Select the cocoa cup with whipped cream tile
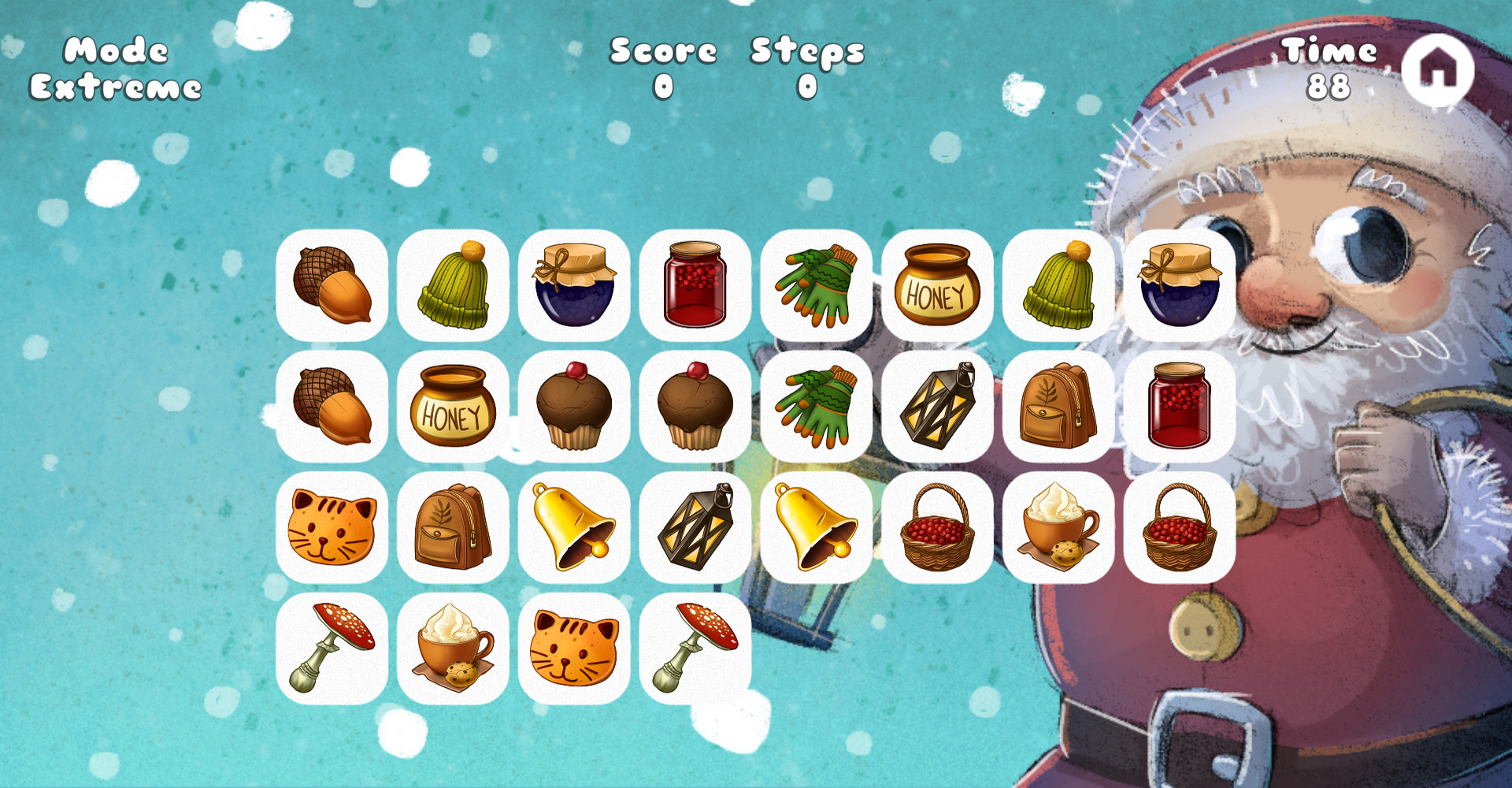 pyautogui.click(x=1060, y=528)
